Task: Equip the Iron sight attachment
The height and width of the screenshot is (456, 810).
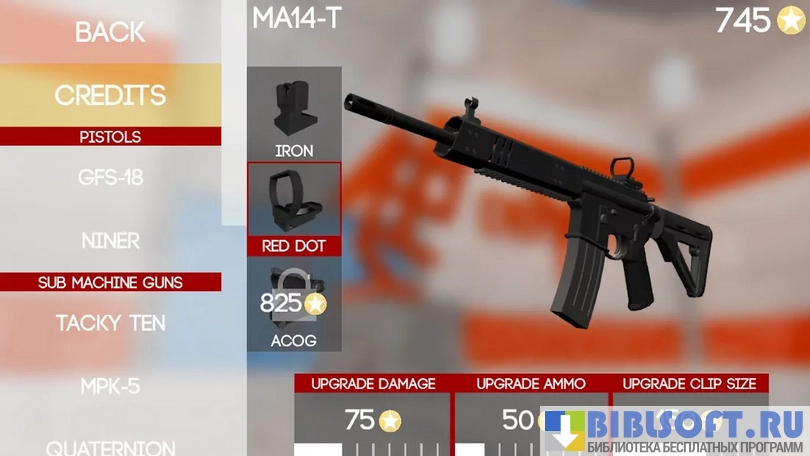Action: pos(294,114)
